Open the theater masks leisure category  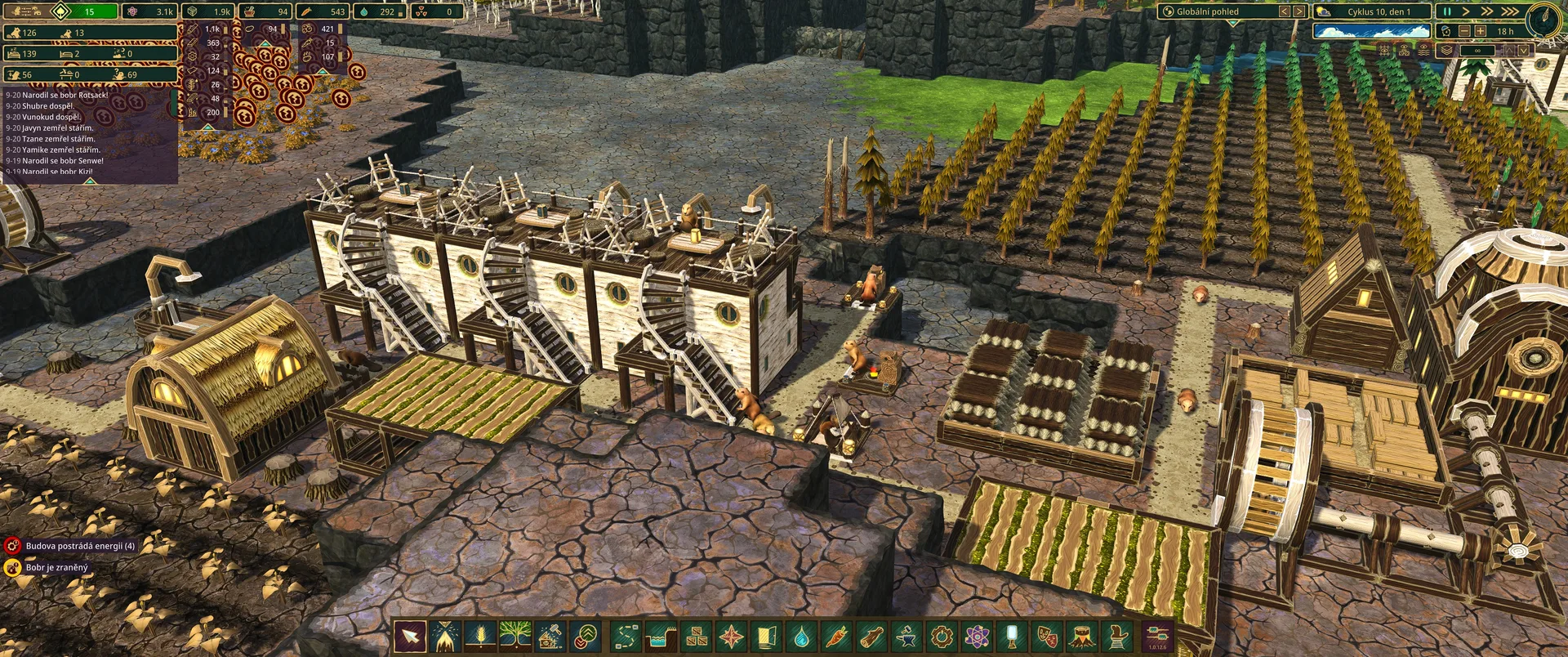click(x=1047, y=636)
